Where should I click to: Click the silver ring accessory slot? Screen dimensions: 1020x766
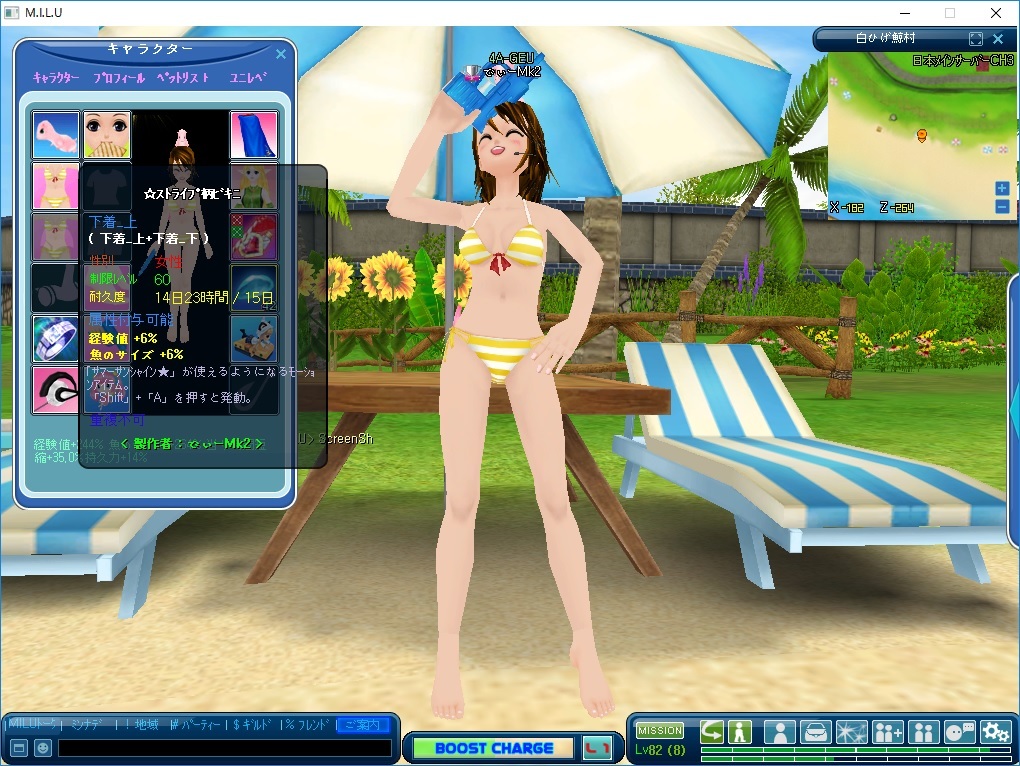point(55,339)
